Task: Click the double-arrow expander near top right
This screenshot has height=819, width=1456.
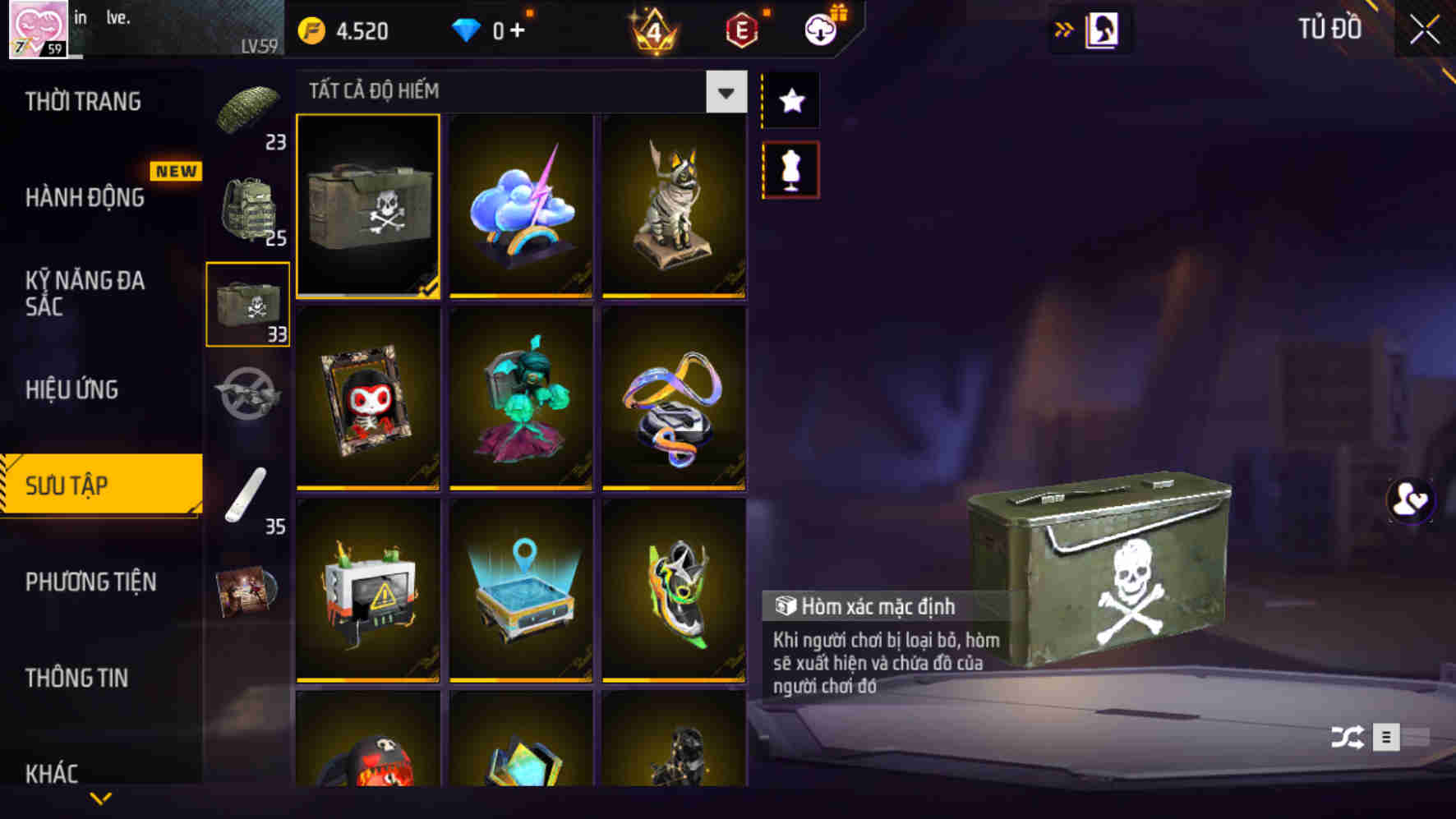Action: click(x=1063, y=28)
